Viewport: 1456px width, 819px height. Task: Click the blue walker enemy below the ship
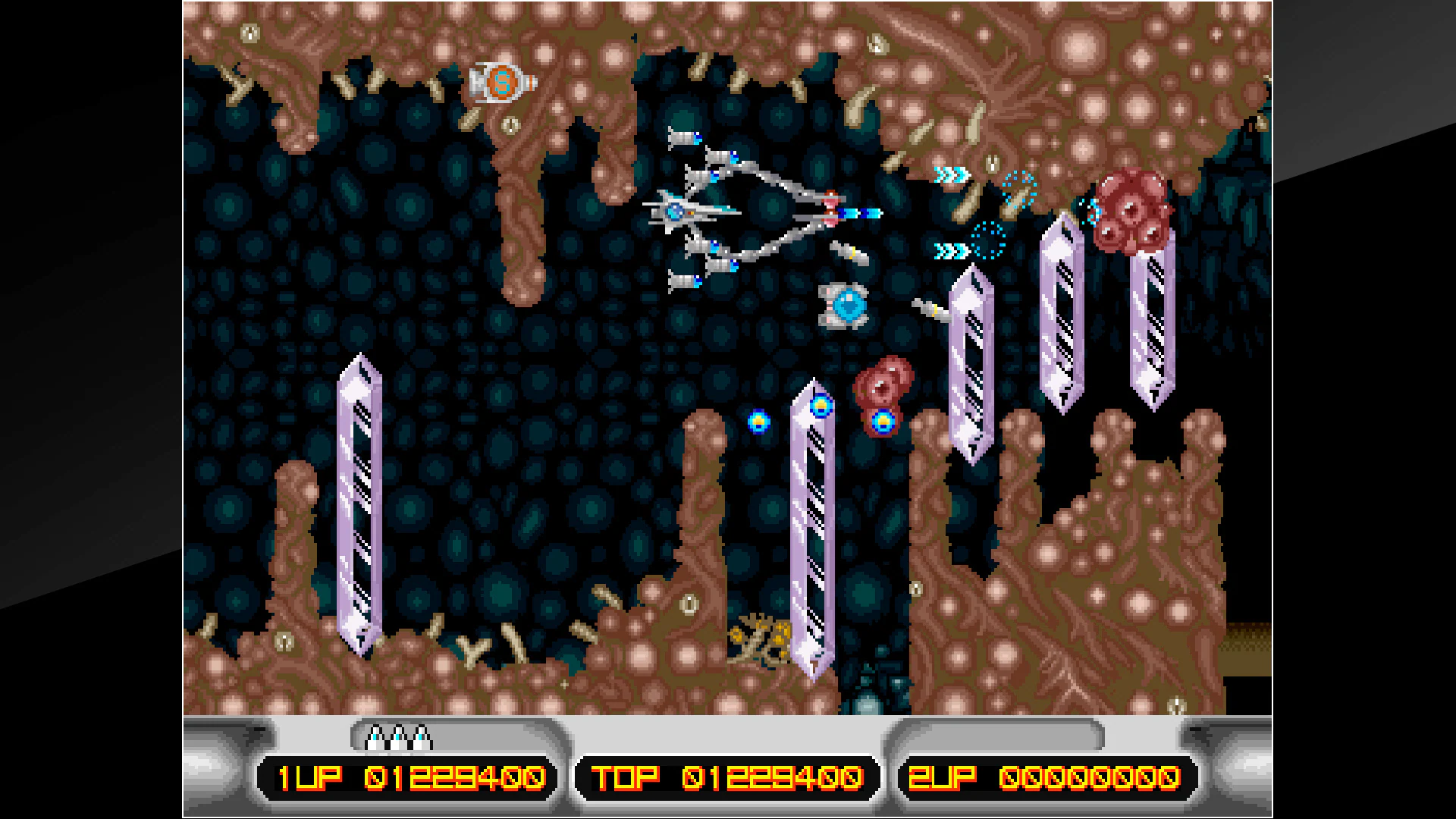pyautogui.click(x=842, y=307)
